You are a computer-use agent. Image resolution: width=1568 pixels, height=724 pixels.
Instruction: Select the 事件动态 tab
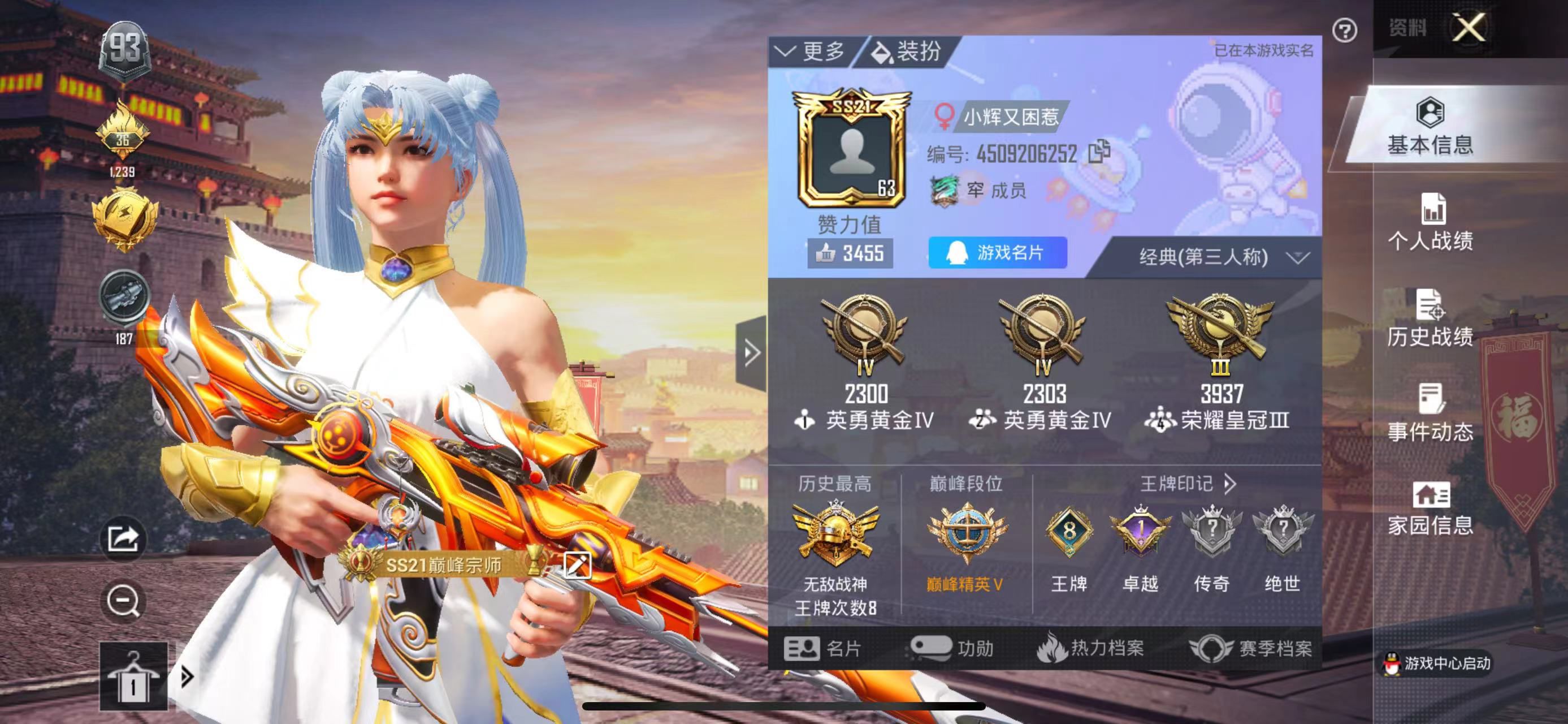[x=1430, y=413]
